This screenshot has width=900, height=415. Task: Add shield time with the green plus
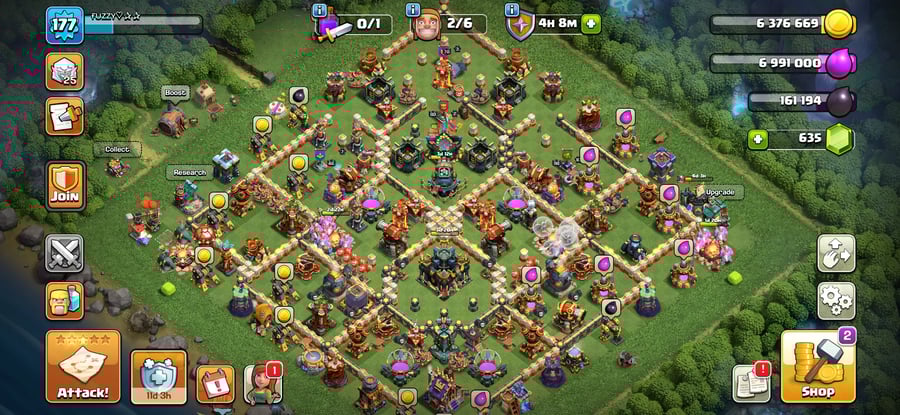click(591, 23)
